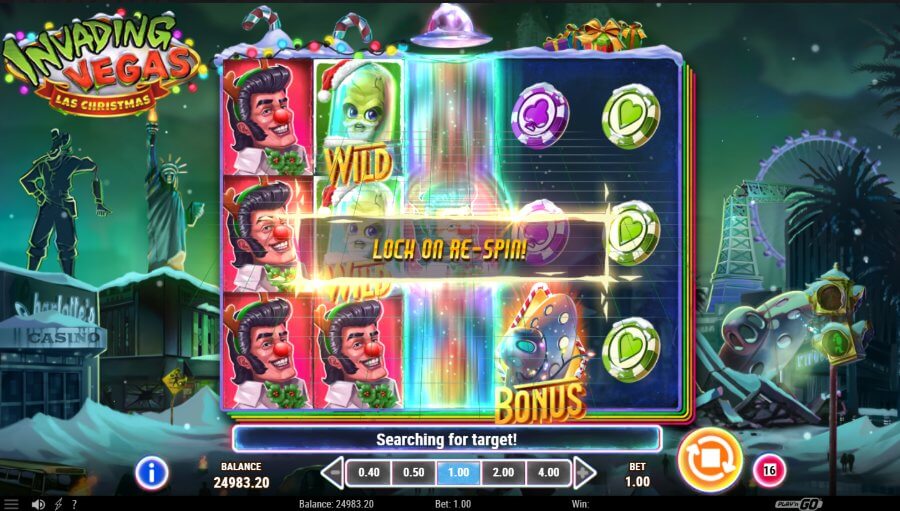Viewport: 900px width, 511px height.
Task: Select the 0.40 bet value
Action: (369, 472)
